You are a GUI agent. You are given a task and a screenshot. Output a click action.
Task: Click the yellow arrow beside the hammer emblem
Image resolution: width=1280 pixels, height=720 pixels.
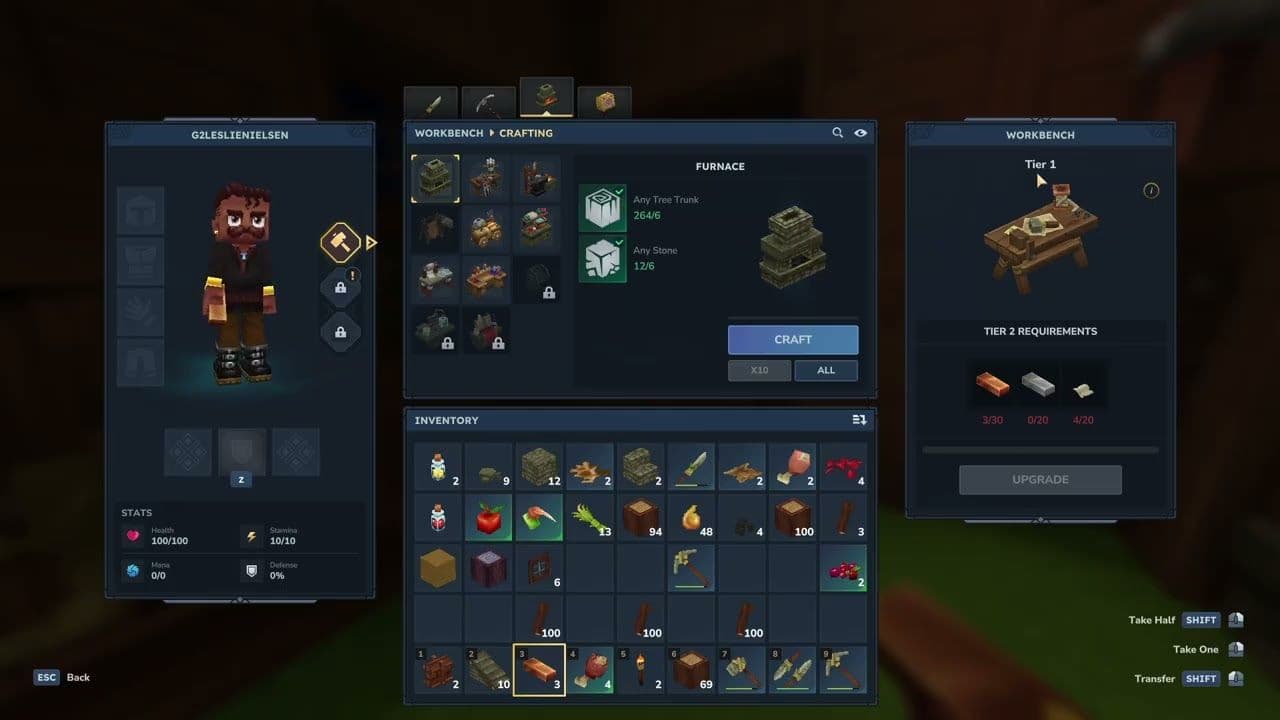pyautogui.click(x=369, y=242)
